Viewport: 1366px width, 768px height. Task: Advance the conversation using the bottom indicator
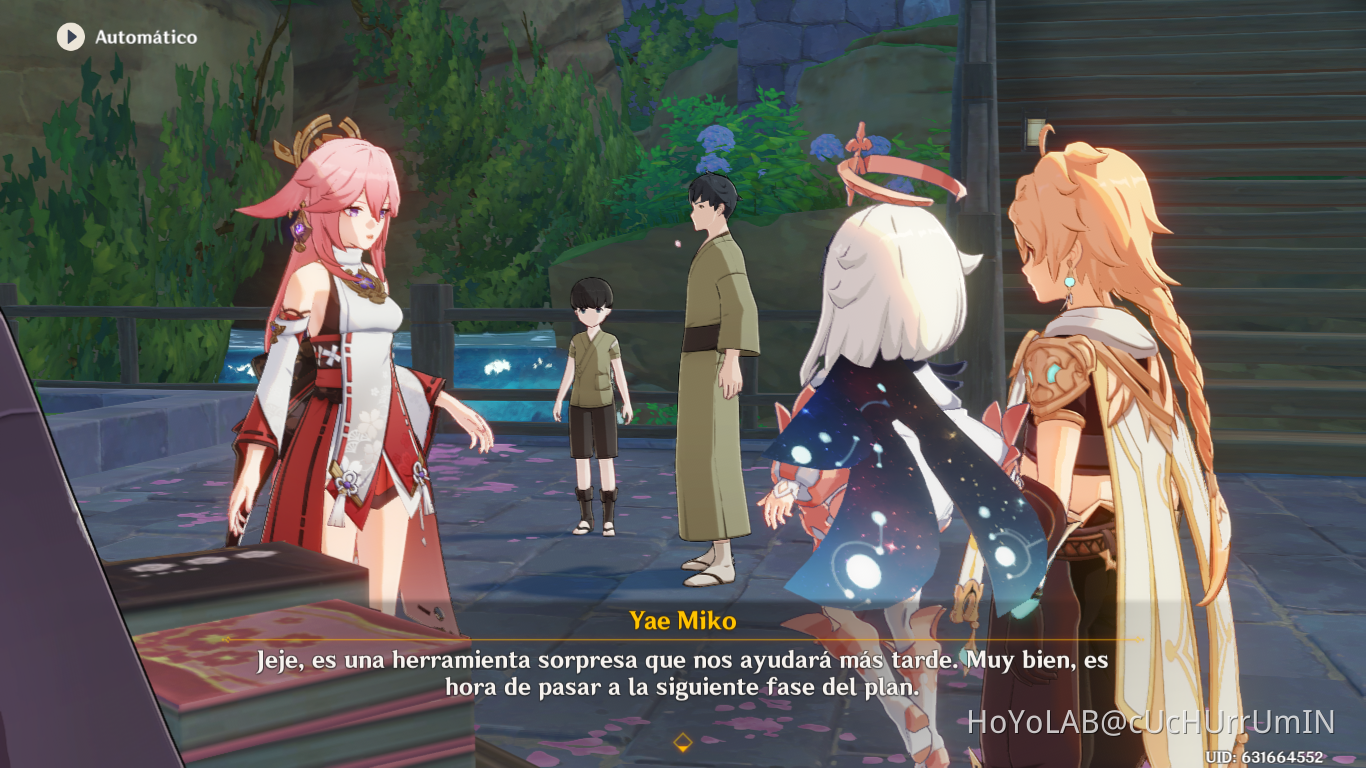[683, 741]
